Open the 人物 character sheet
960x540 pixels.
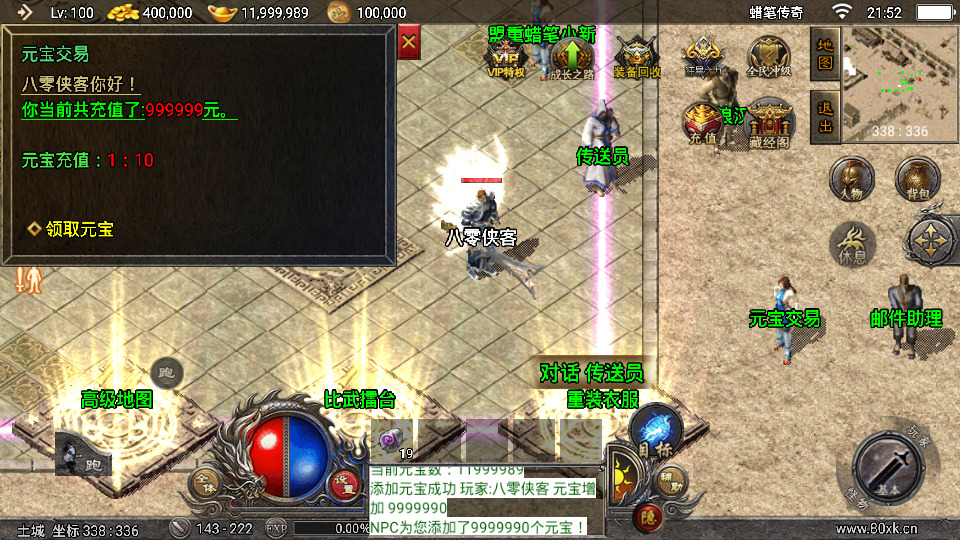click(852, 180)
